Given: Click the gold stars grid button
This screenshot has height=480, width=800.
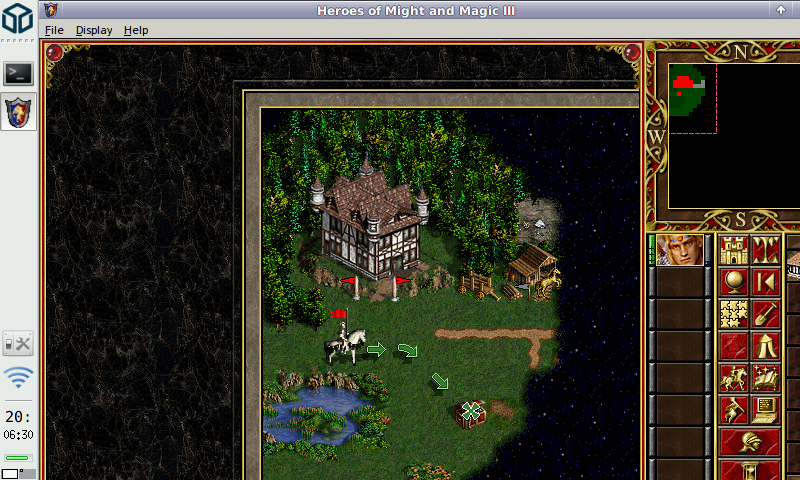Looking at the screenshot, I should pos(735,314).
